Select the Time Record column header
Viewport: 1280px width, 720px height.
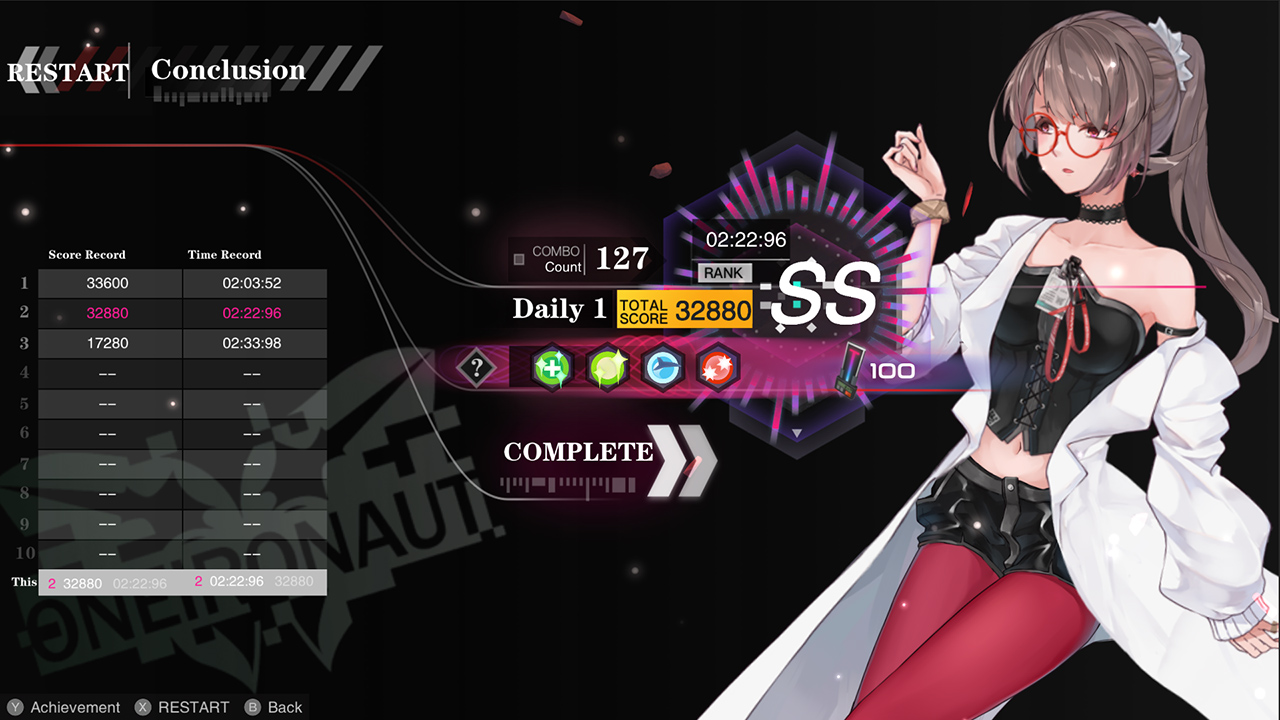[225, 254]
